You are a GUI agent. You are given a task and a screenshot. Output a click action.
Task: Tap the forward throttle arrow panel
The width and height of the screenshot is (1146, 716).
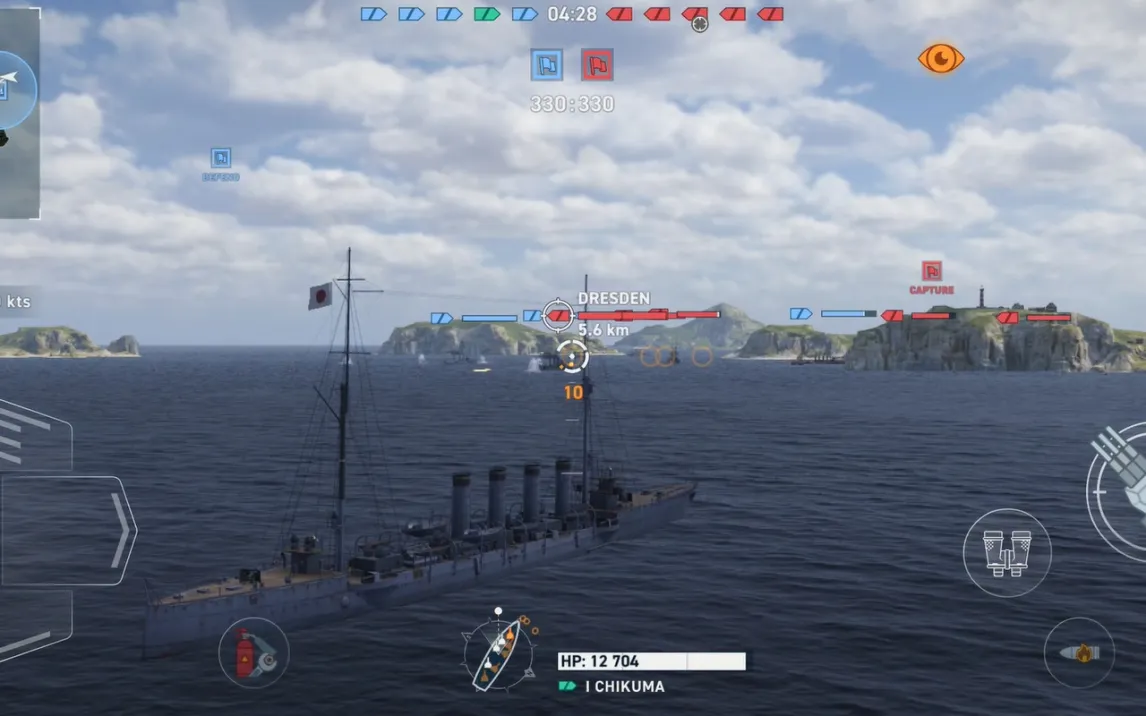pyautogui.click(x=70, y=530)
